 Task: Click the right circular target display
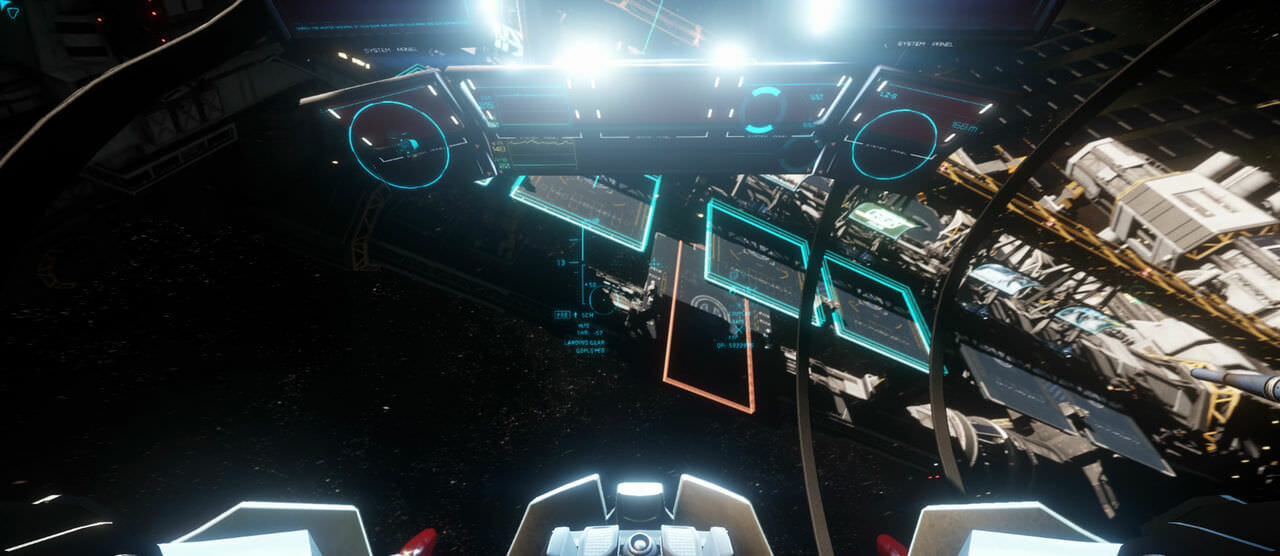point(894,144)
